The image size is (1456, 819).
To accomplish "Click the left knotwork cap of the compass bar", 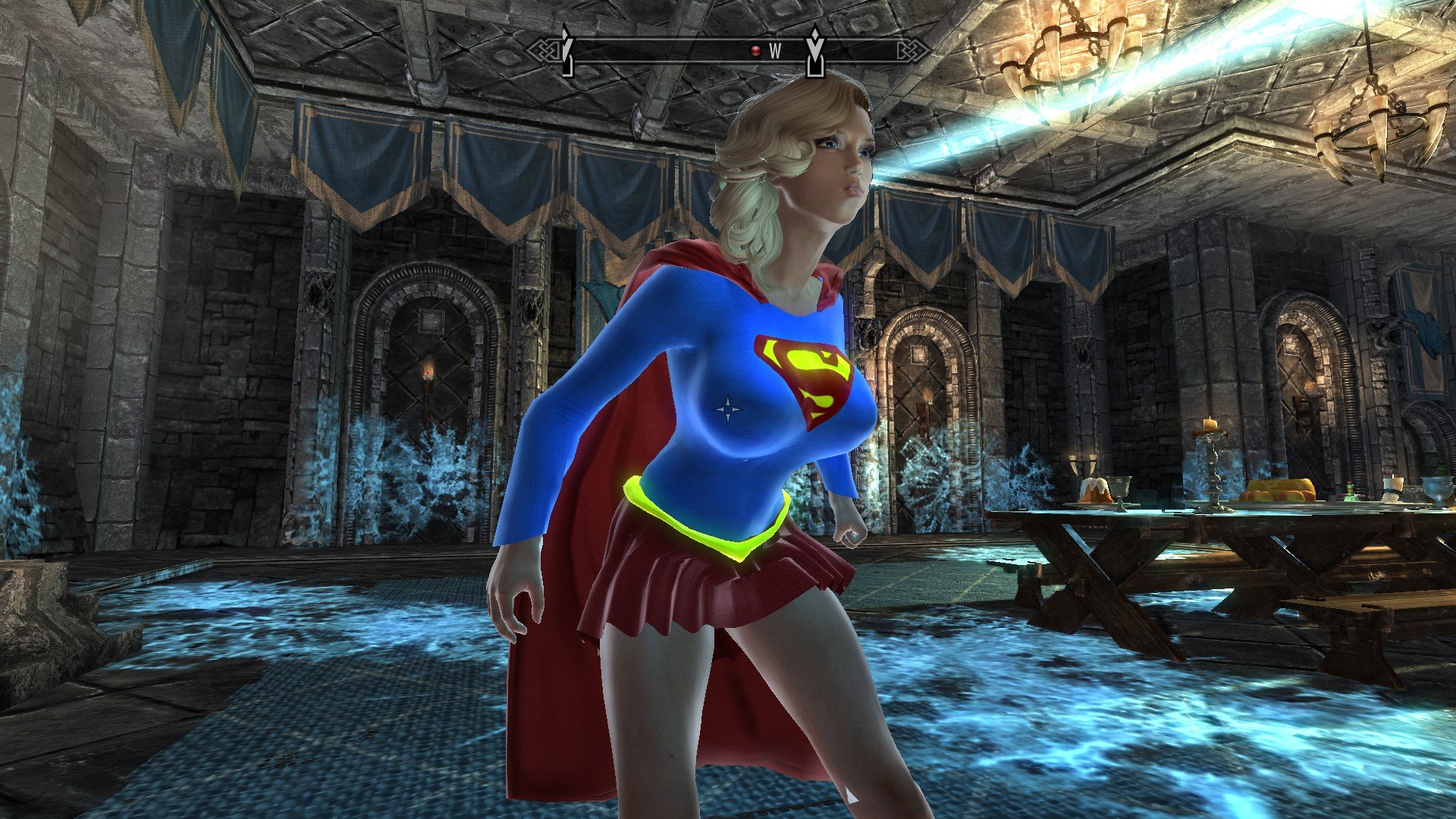I will point(544,50).
